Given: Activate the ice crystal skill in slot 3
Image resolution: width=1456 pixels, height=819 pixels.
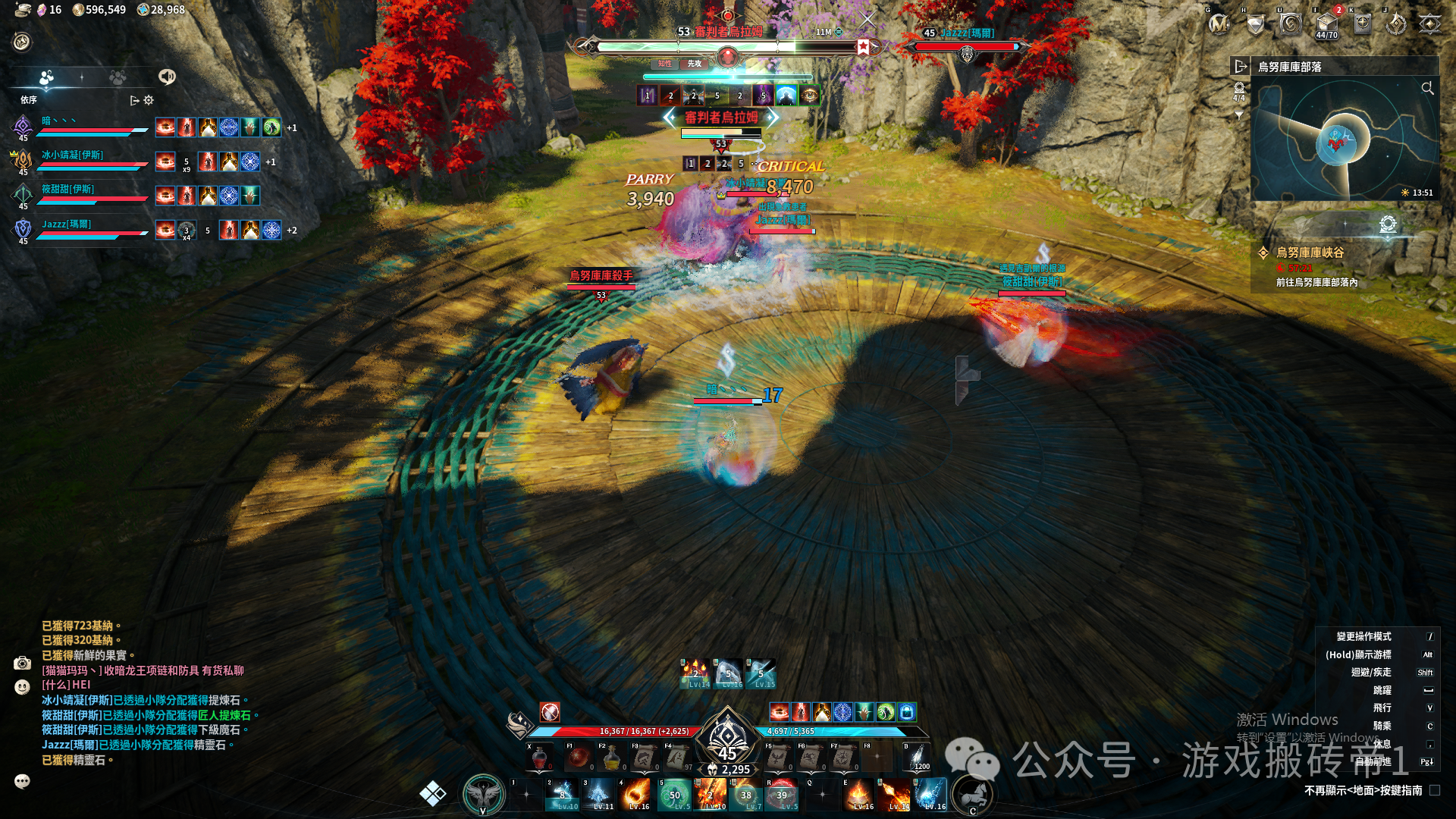Looking at the screenshot, I should click(599, 795).
